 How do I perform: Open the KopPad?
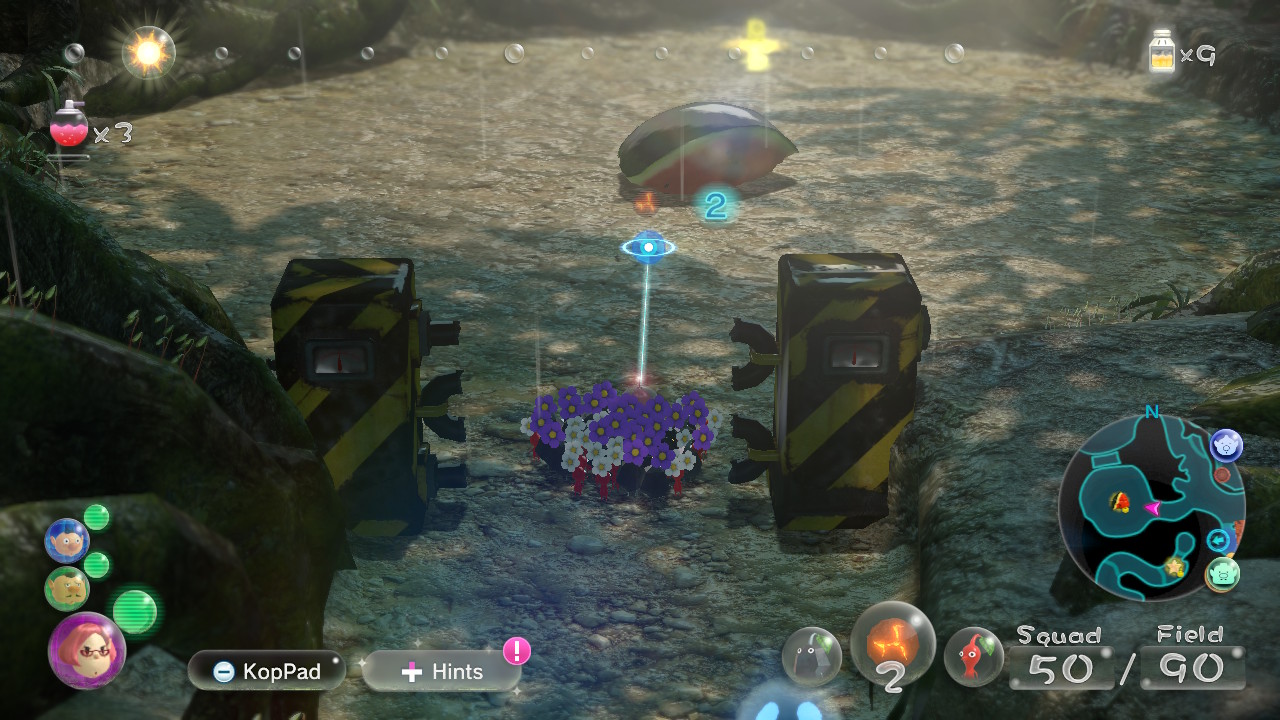click(266, 671)
